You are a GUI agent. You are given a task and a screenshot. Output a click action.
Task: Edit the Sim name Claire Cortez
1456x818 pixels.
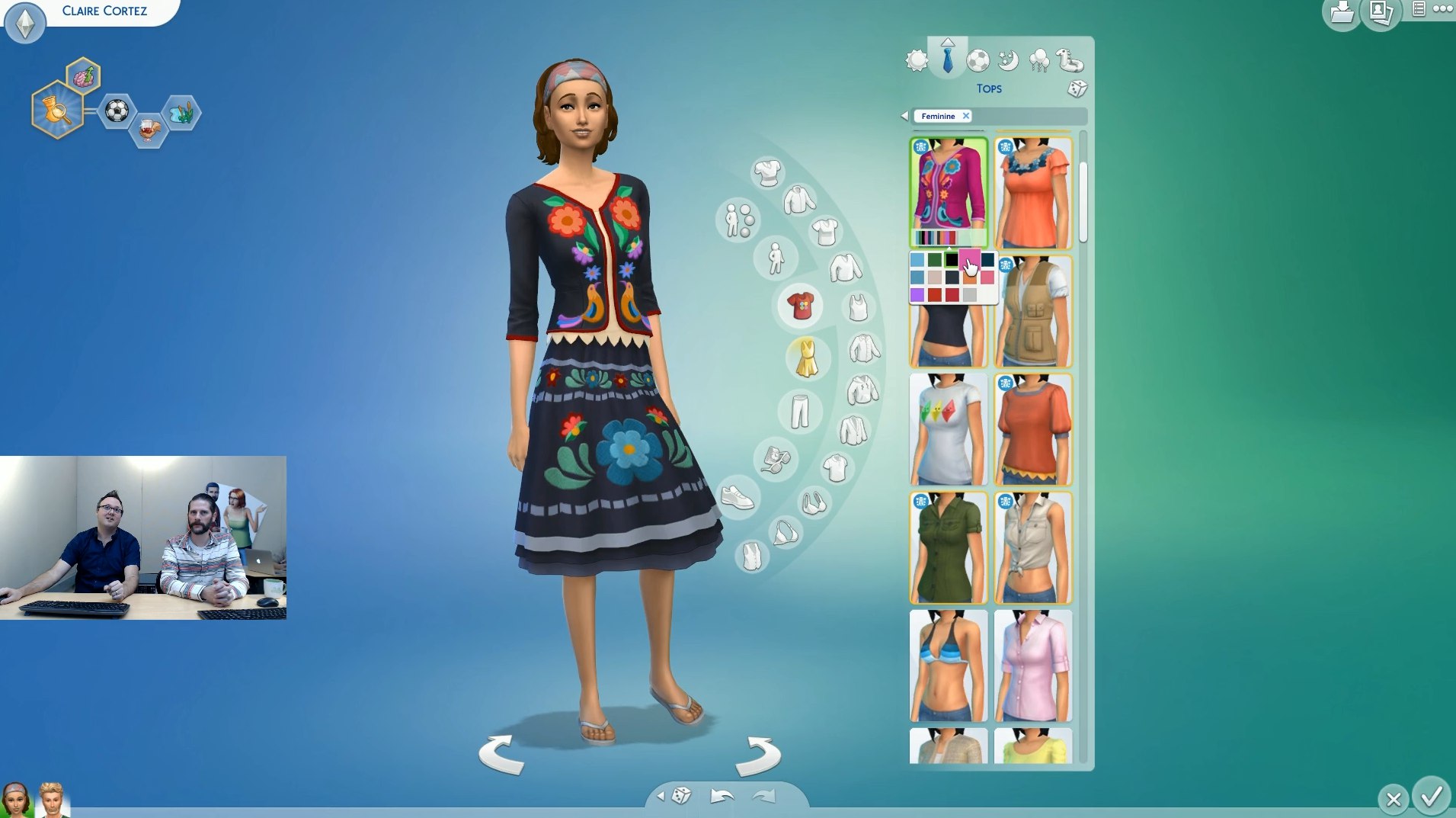point(104,11)
